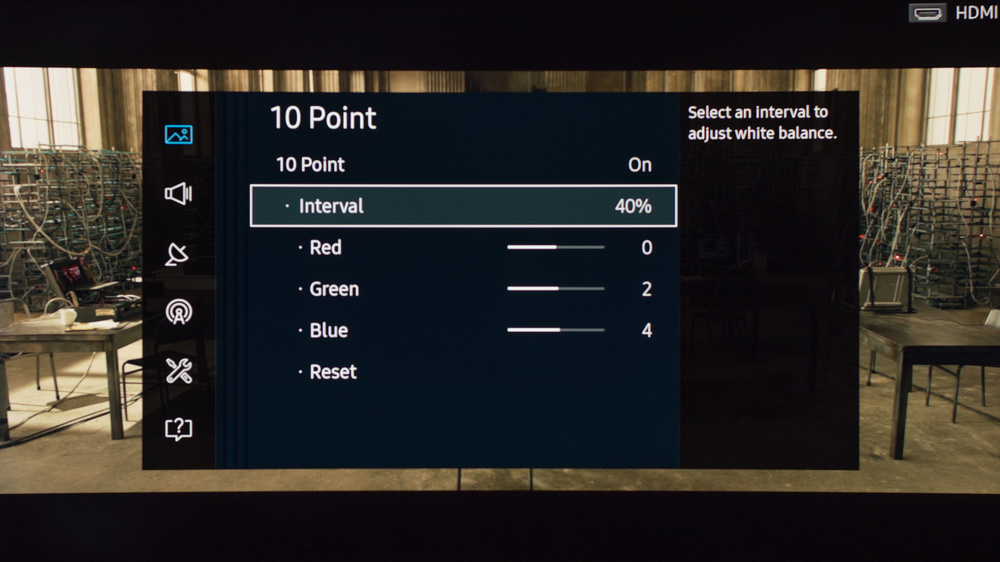Open the Broadcasting satellite dish tab
The width and height of the screenshot is (1000, 562).
[x=178, y=254]
